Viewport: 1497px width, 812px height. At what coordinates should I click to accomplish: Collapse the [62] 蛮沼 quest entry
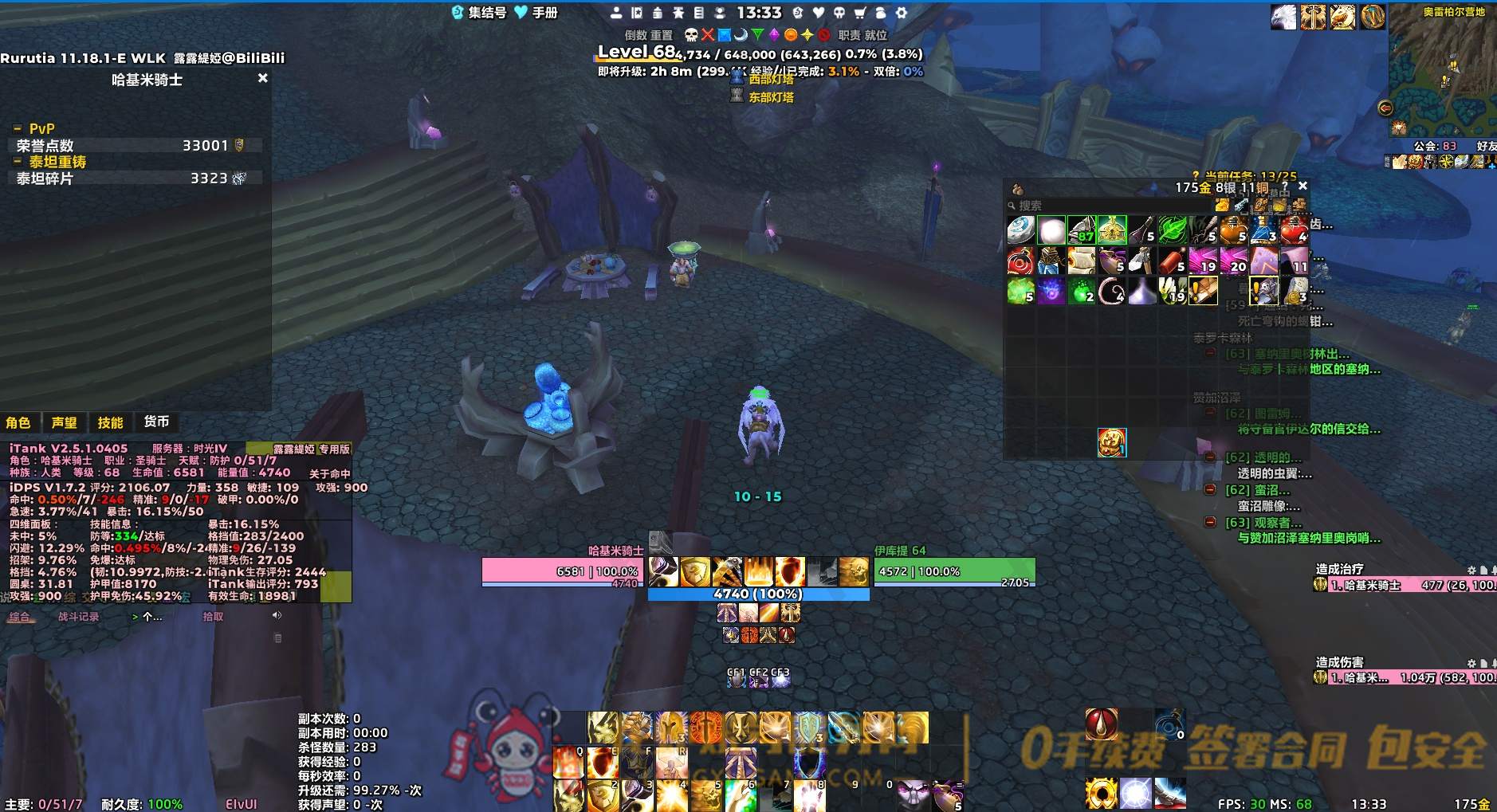point(1210,490)
